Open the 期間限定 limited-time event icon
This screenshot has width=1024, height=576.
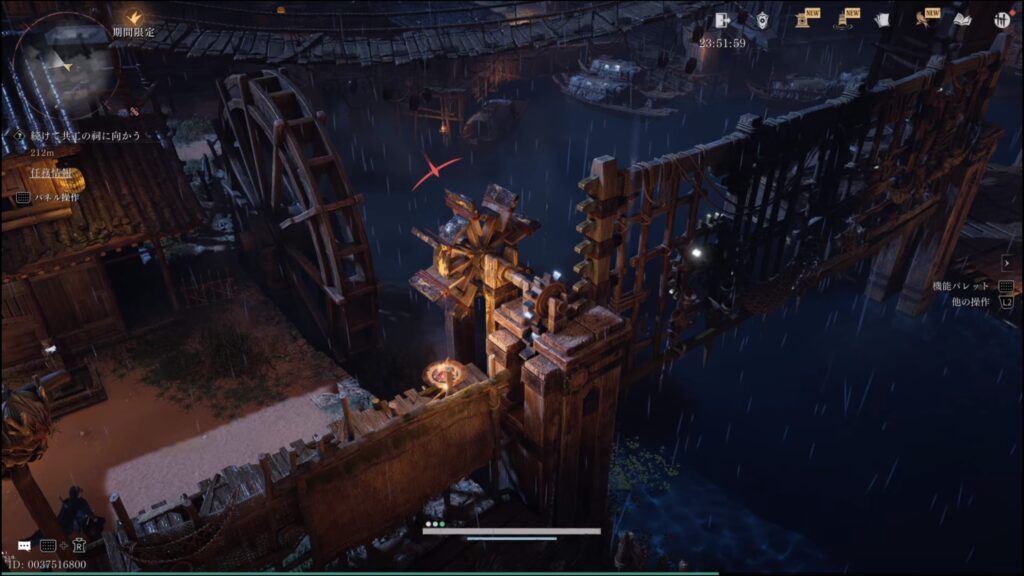click(133, 19)
